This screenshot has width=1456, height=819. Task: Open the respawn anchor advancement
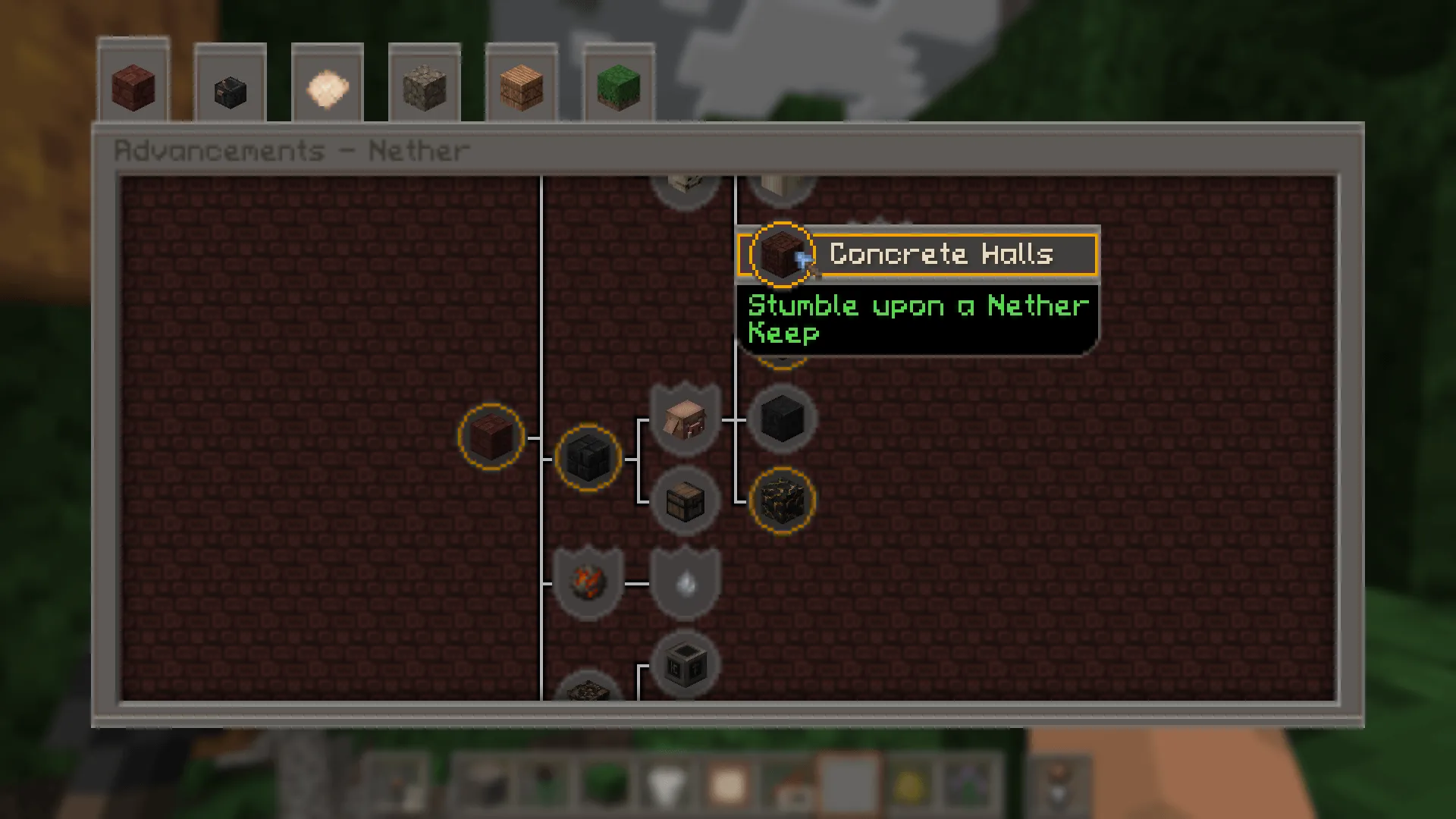tap(685, 664)
